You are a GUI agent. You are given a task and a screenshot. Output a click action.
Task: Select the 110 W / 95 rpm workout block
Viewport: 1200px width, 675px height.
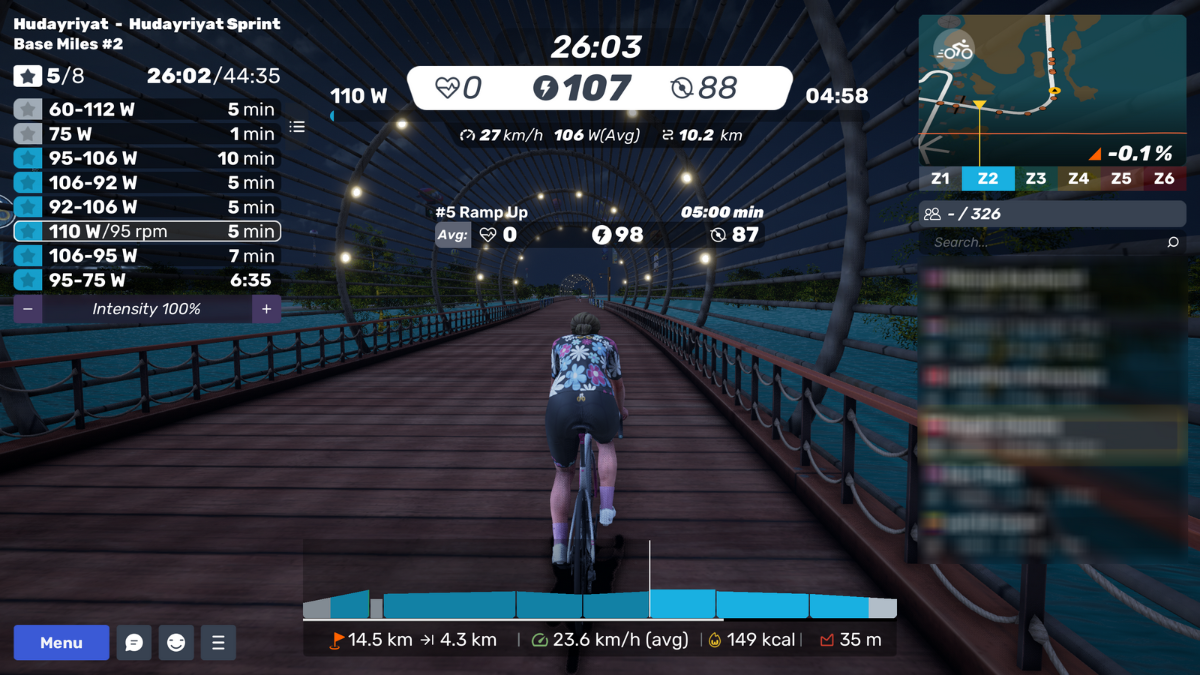coord(147,232)
